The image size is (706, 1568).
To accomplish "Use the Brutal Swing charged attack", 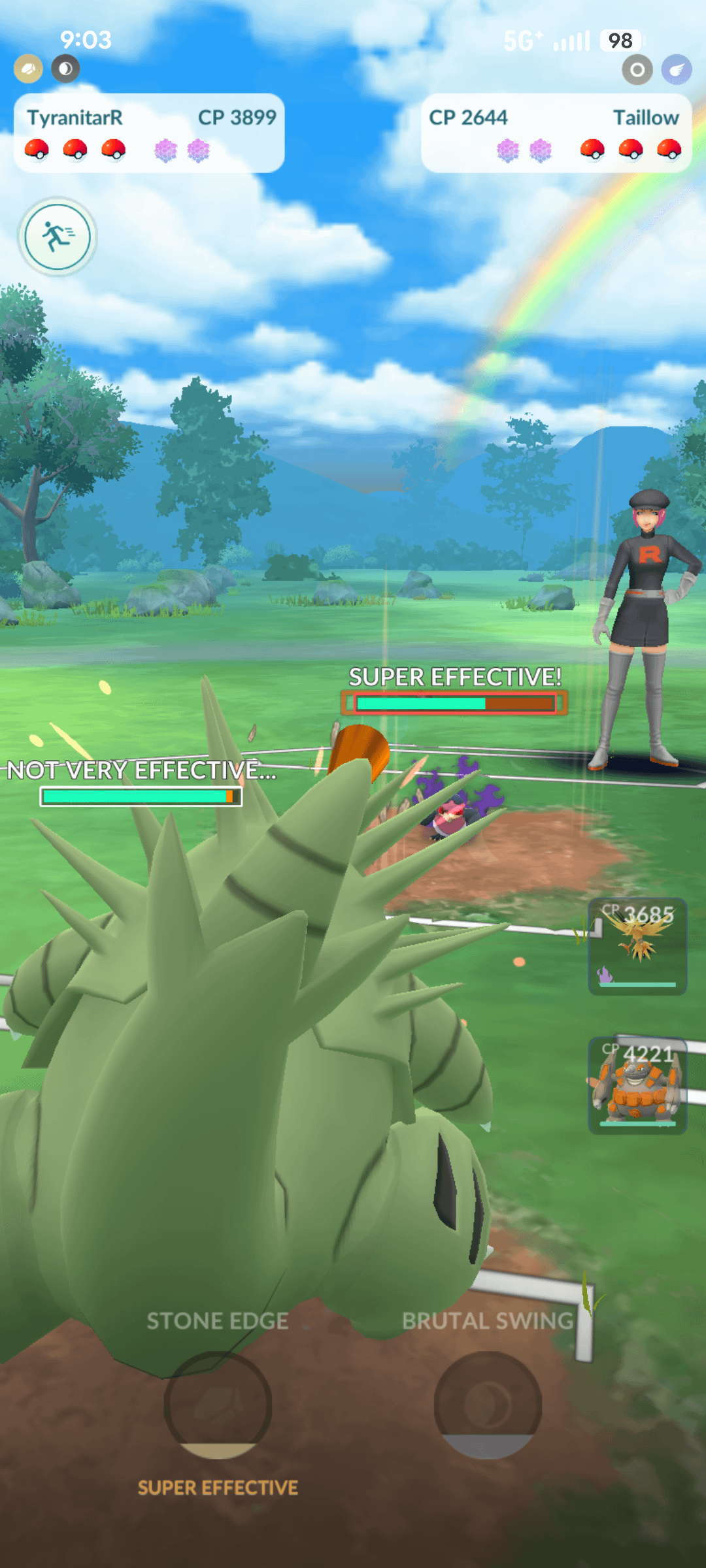I will tap(488, 1403).
